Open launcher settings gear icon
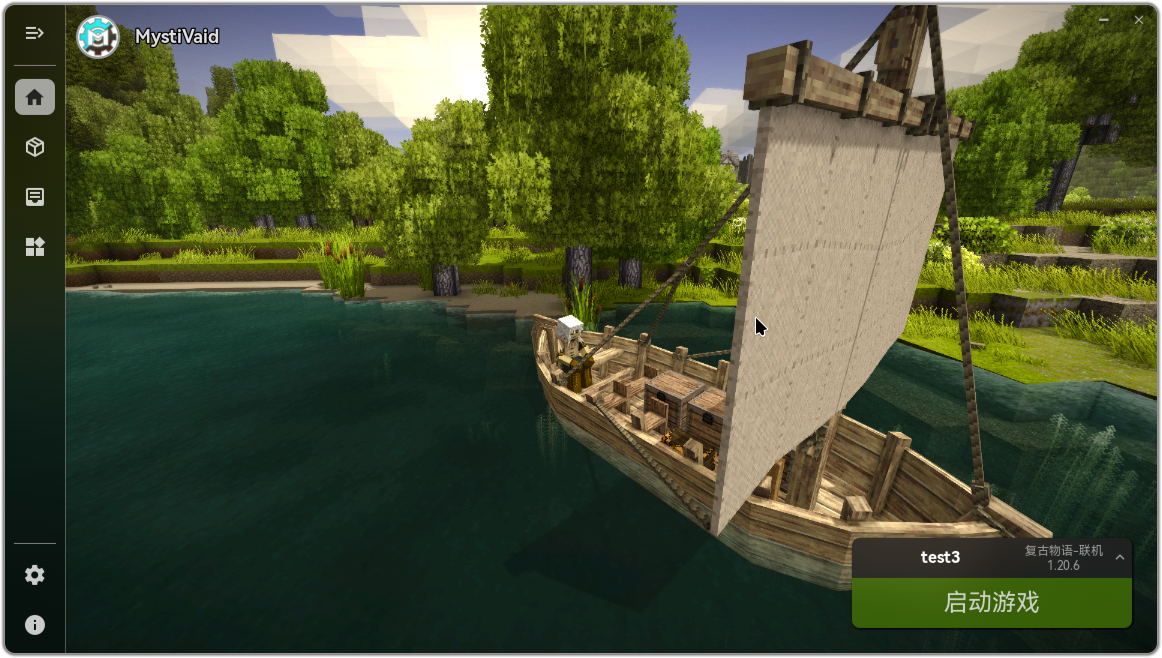 click(x=35, y=575)
